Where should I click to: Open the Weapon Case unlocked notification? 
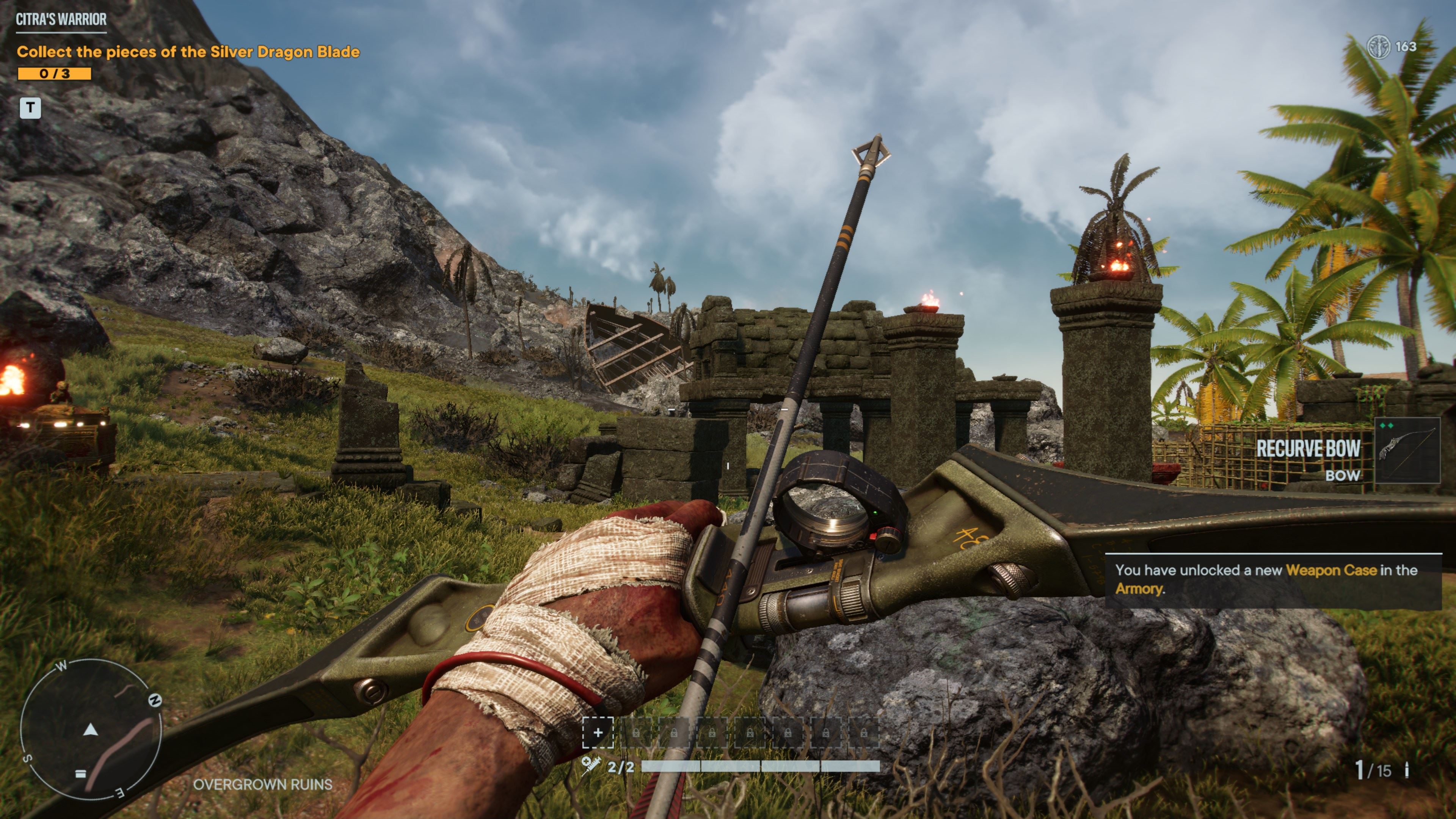point(1272,579)
